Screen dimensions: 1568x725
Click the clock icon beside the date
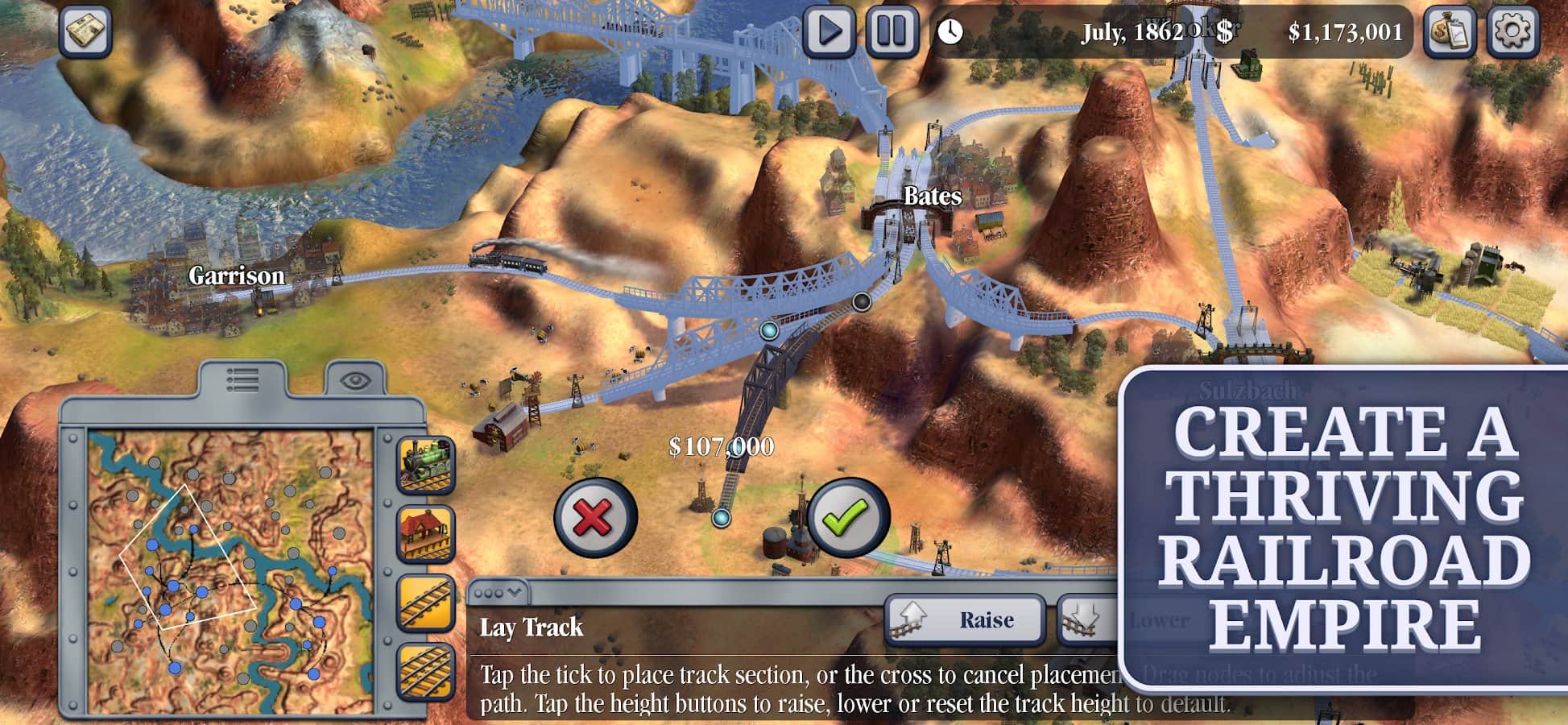[x=950, y=31]
